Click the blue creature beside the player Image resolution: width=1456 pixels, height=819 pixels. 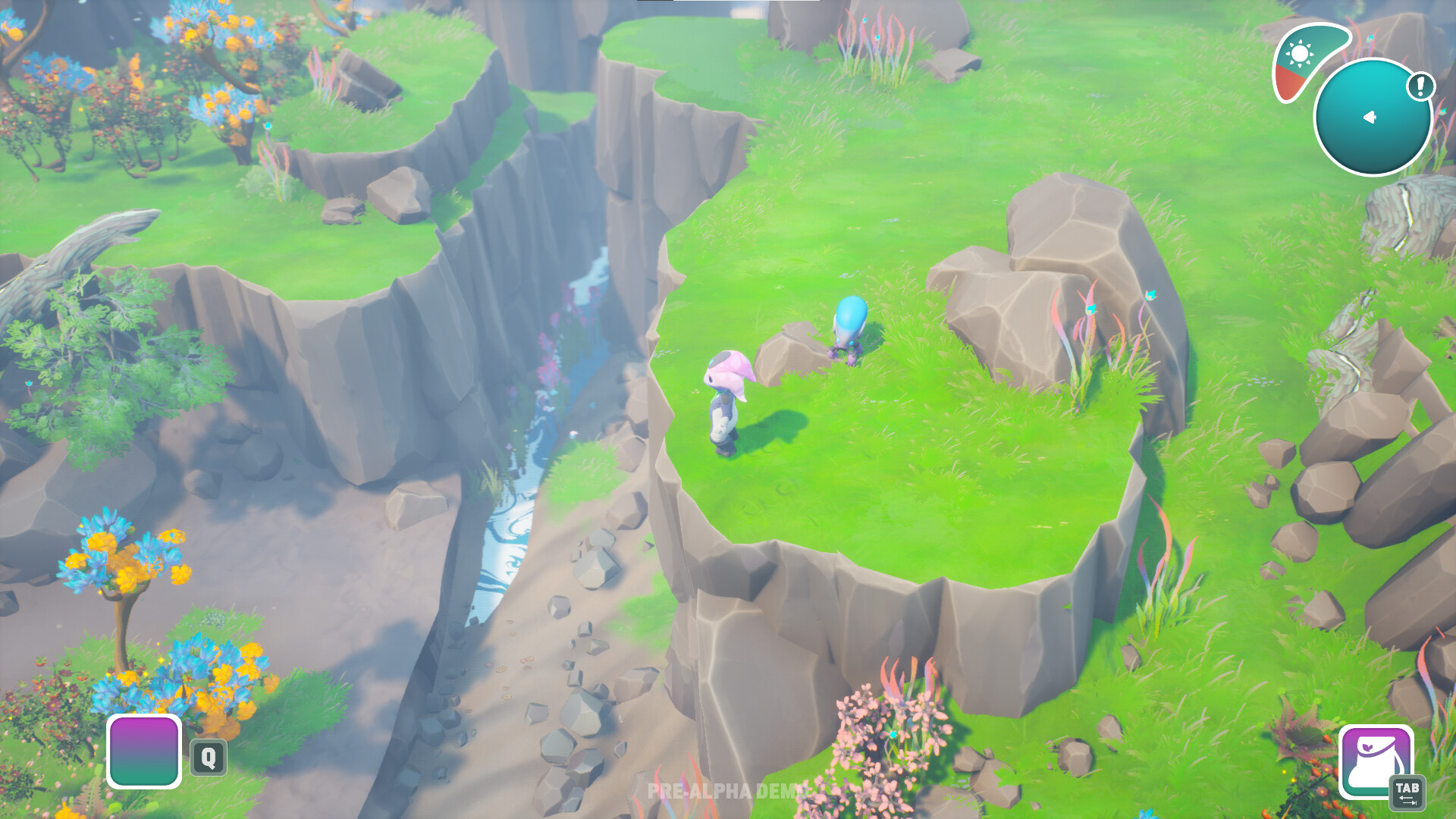point(848,330)
